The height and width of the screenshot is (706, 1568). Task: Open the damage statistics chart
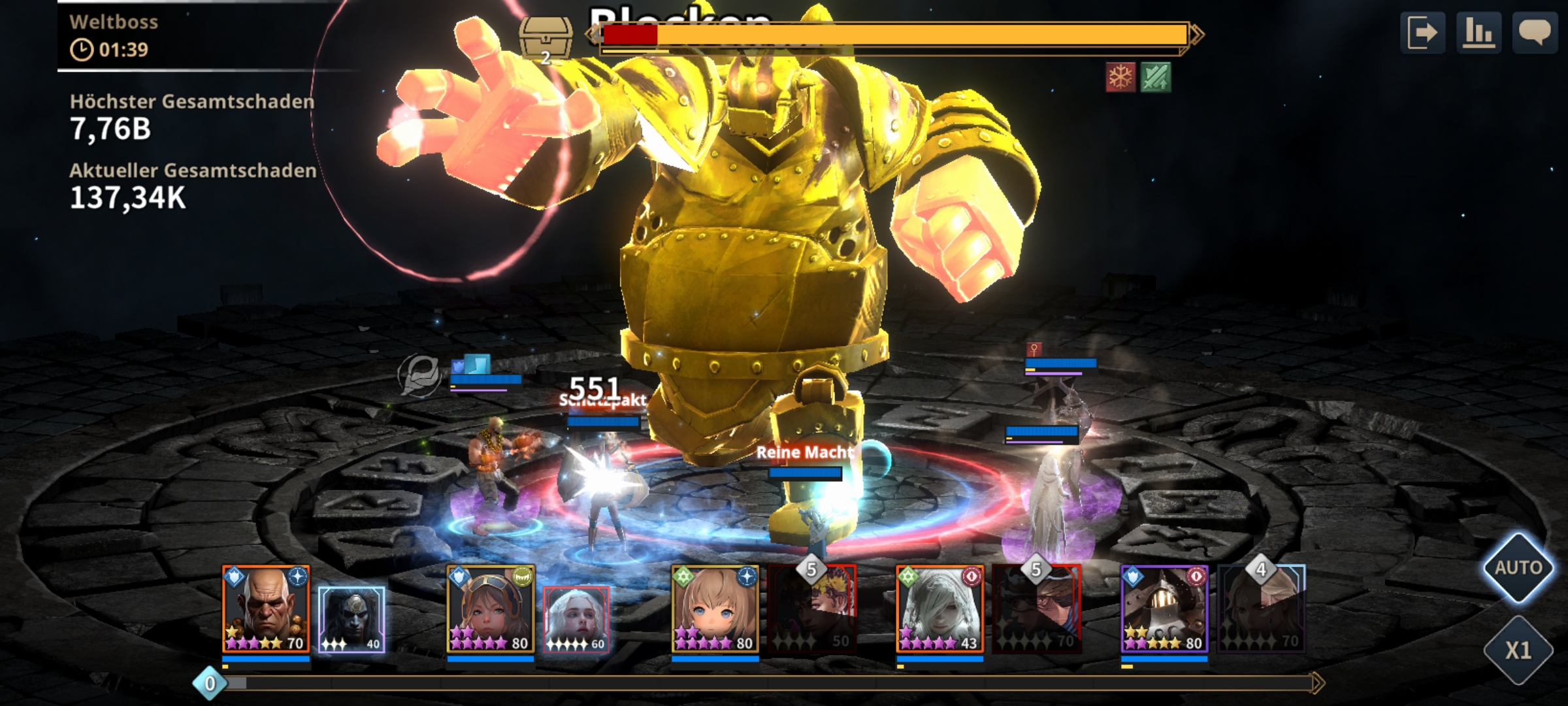(x=1478, y=33)
